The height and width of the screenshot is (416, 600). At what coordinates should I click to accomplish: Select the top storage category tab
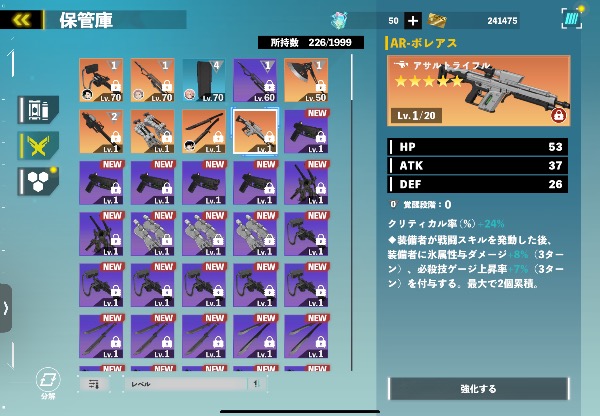[37, 109]
